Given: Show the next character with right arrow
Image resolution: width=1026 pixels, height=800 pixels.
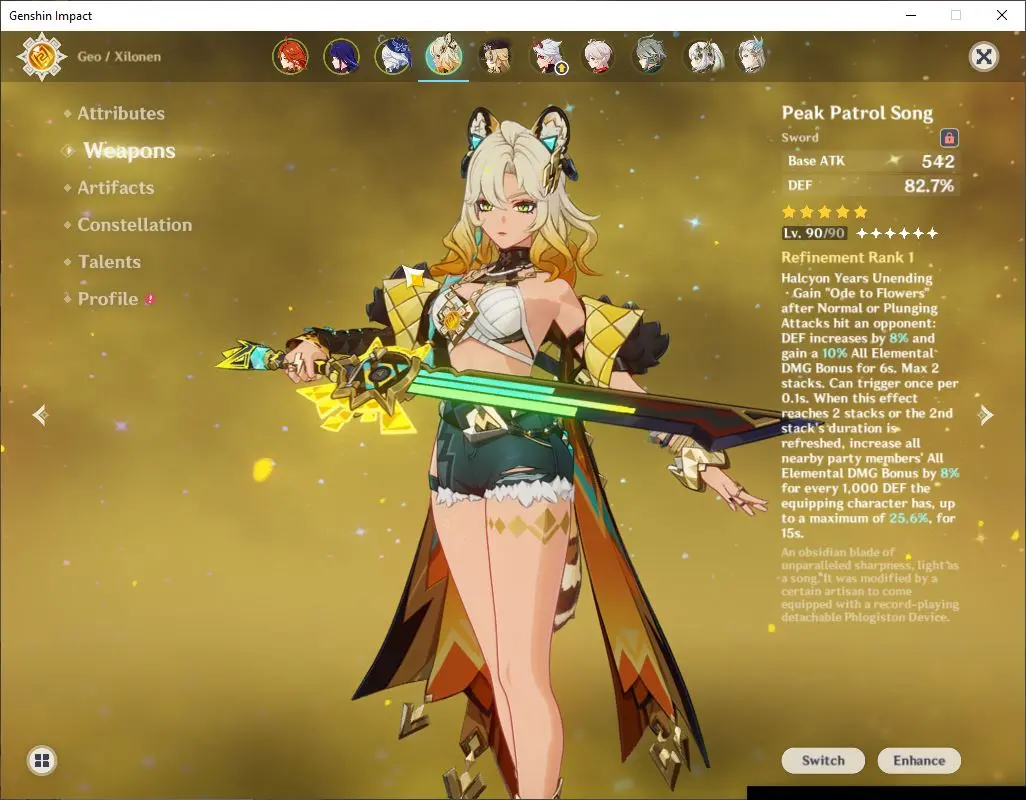Looking at the screenshot, I should tap(986, 415).
